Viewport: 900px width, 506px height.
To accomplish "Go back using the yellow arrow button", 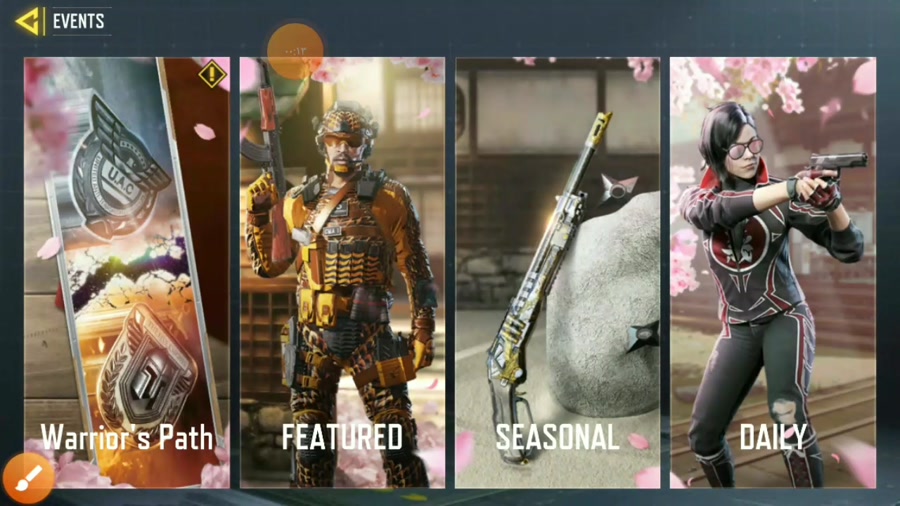I will [x=29, y=21].
